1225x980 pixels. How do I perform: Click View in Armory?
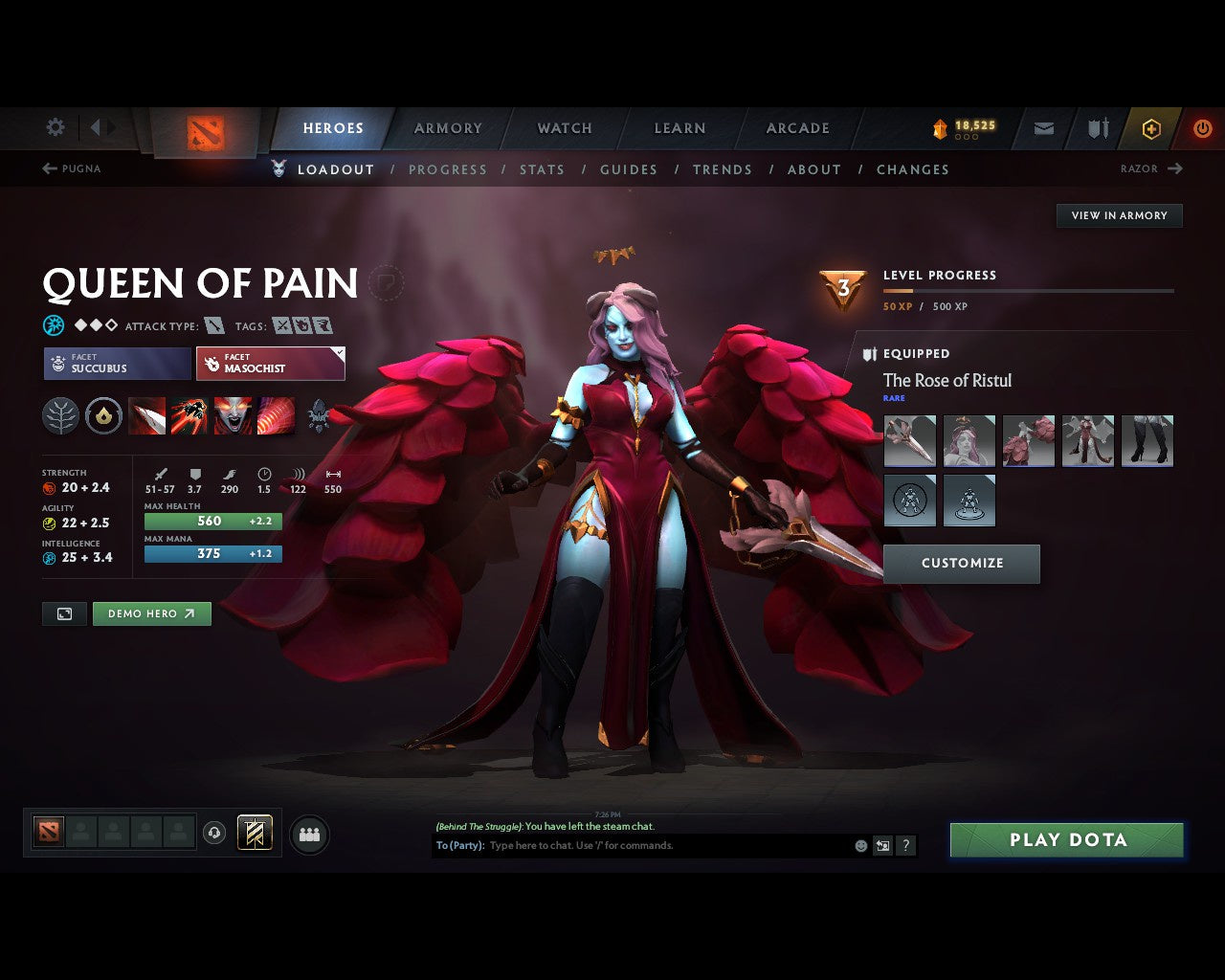click(1118, 215)
